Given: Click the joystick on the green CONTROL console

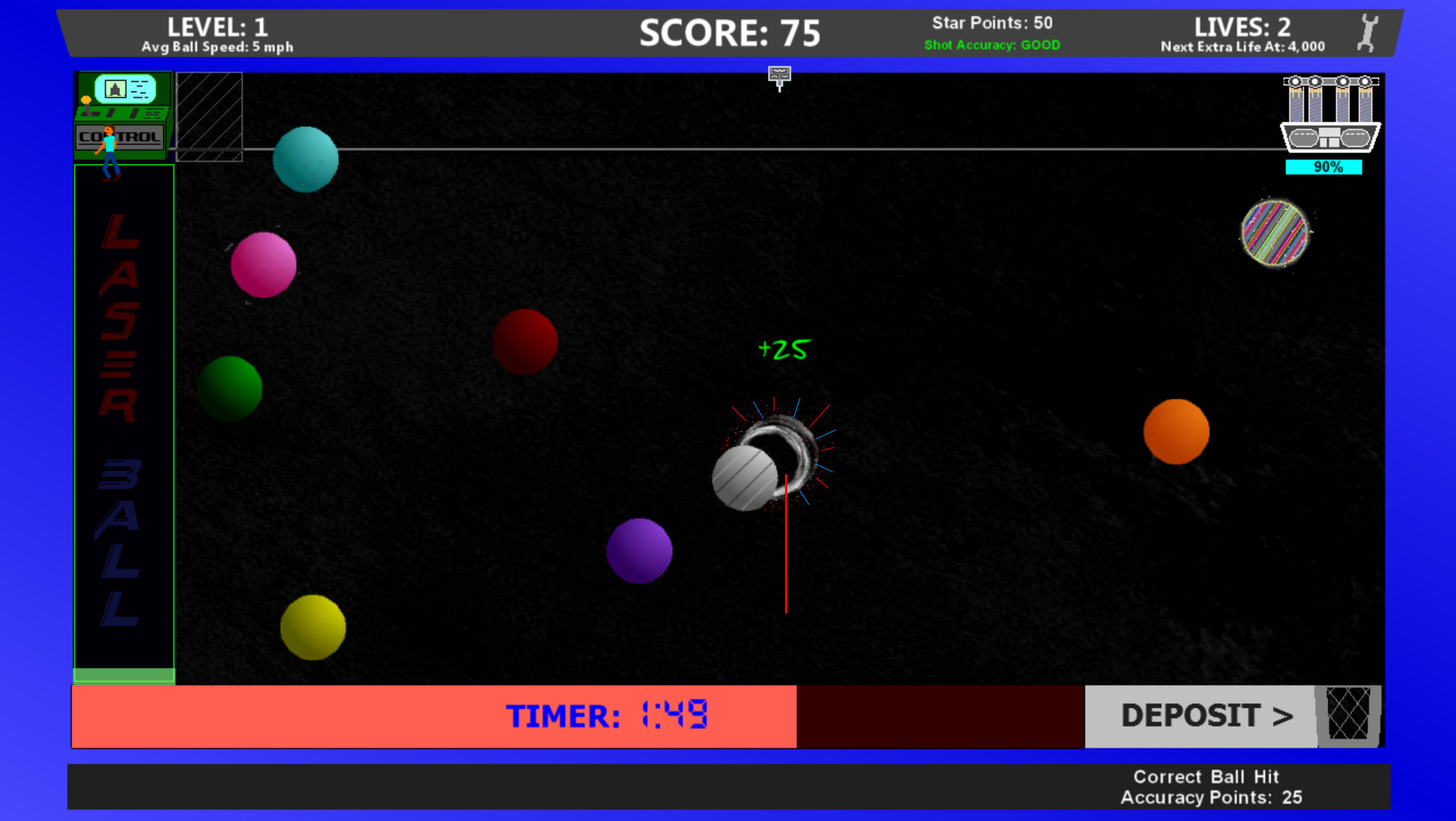Looking at the screenshot, I should pyautogui.click(x=85, y=106).
